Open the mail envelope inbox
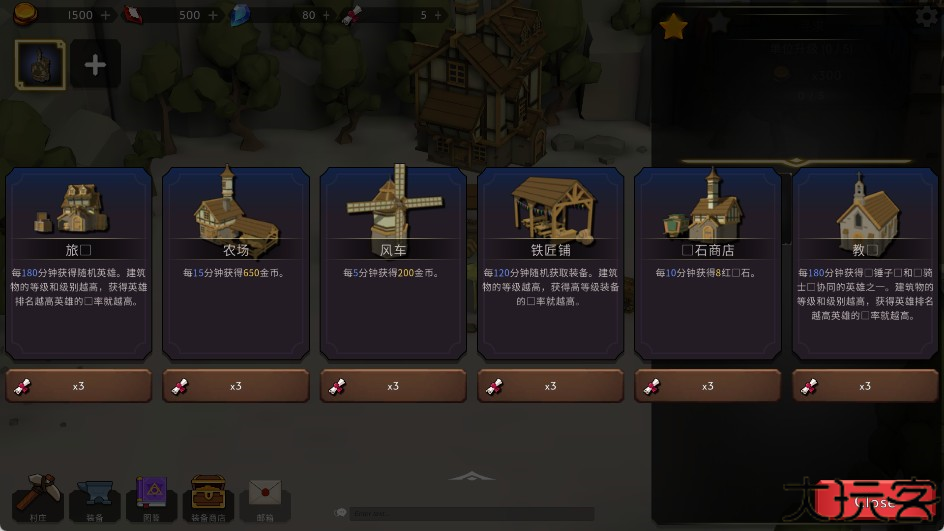Screen dimensions: 944x531 265,500
